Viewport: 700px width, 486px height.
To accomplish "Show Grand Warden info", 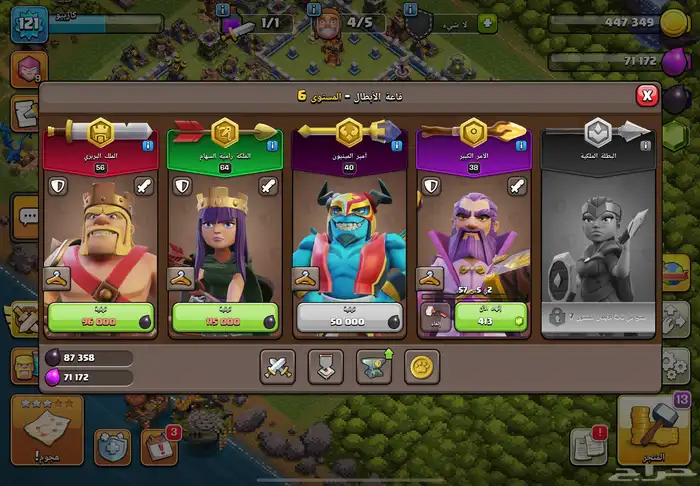I will click(x=520, y=146).
